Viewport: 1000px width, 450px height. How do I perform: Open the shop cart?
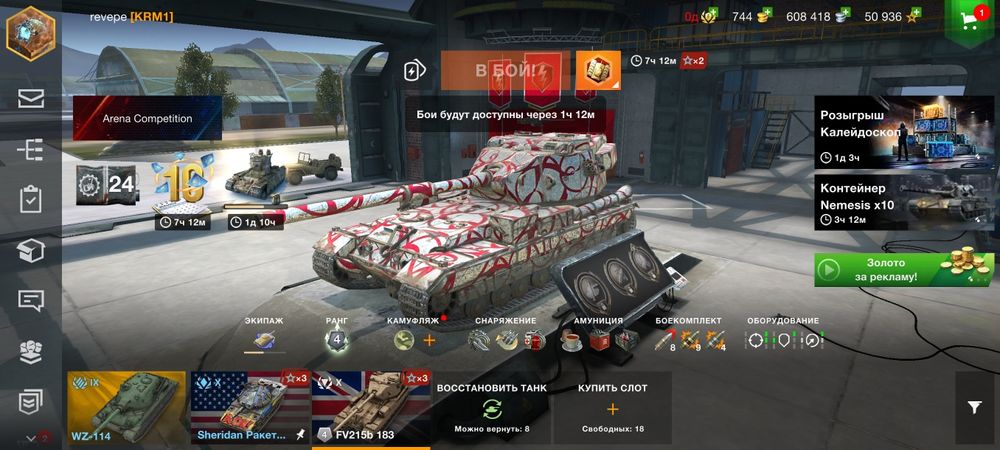[970, 20]
